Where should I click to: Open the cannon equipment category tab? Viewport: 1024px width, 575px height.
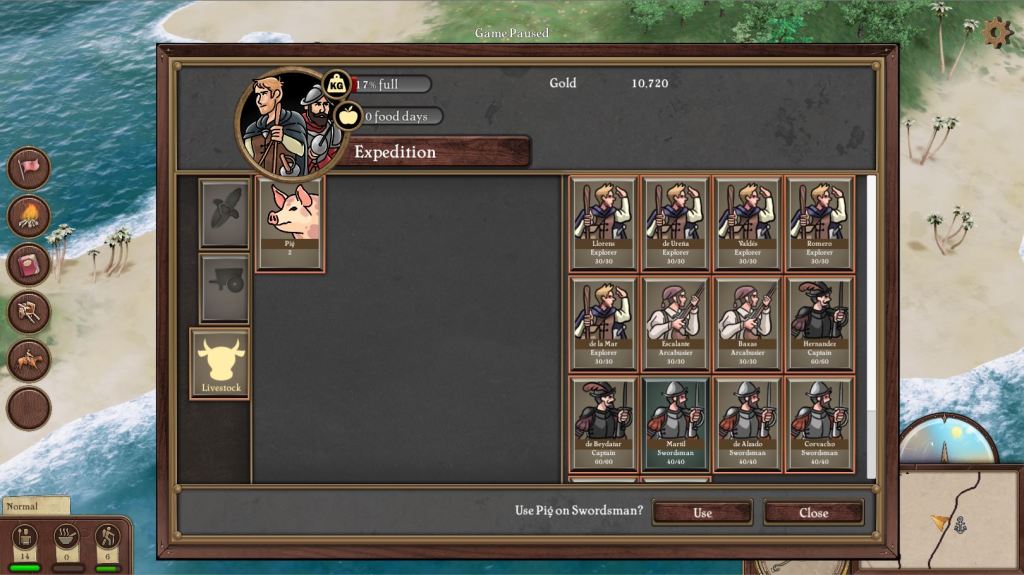point(224,287)
